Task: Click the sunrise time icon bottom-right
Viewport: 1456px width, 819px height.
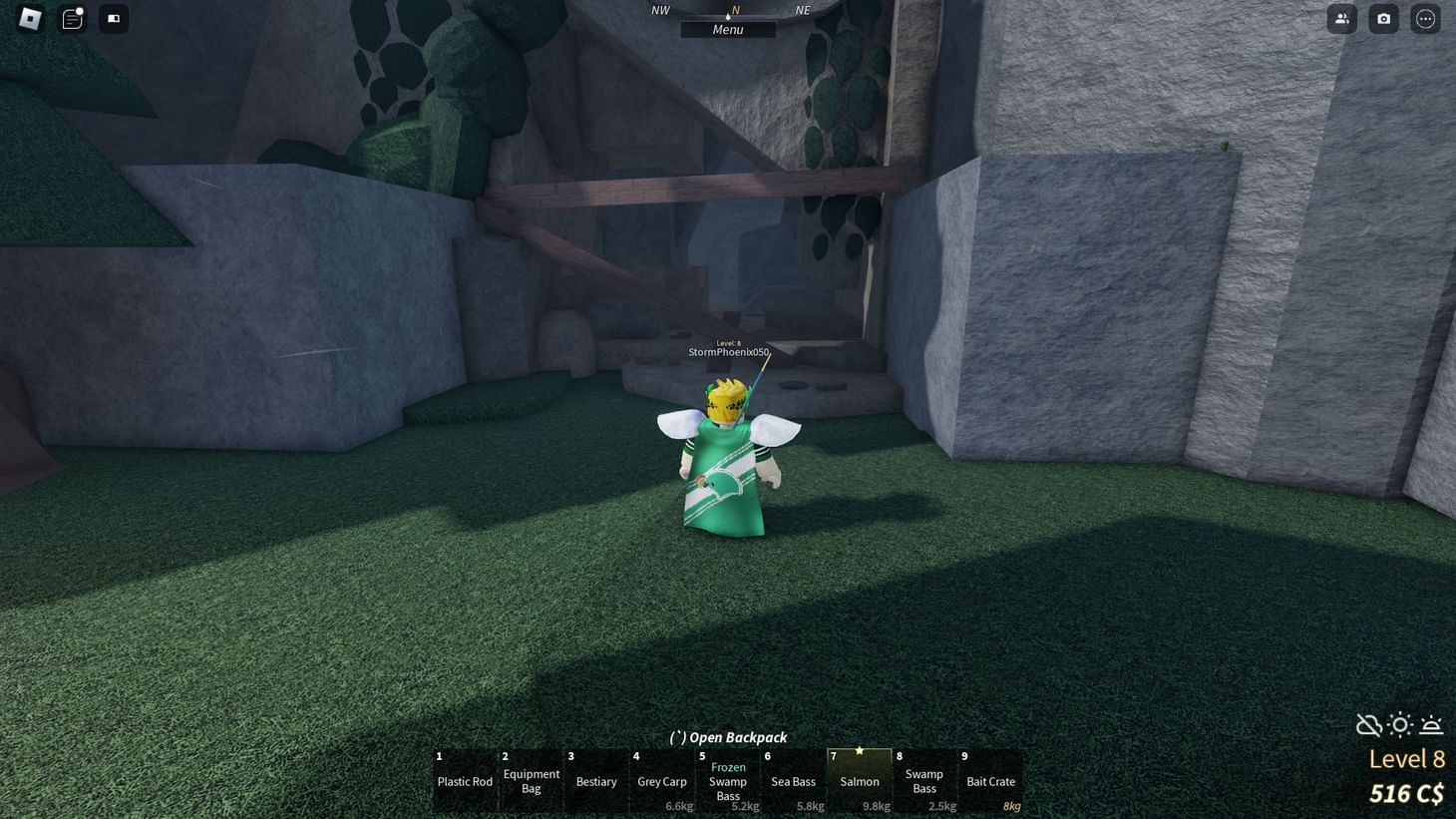Action: coord(1432,725)
